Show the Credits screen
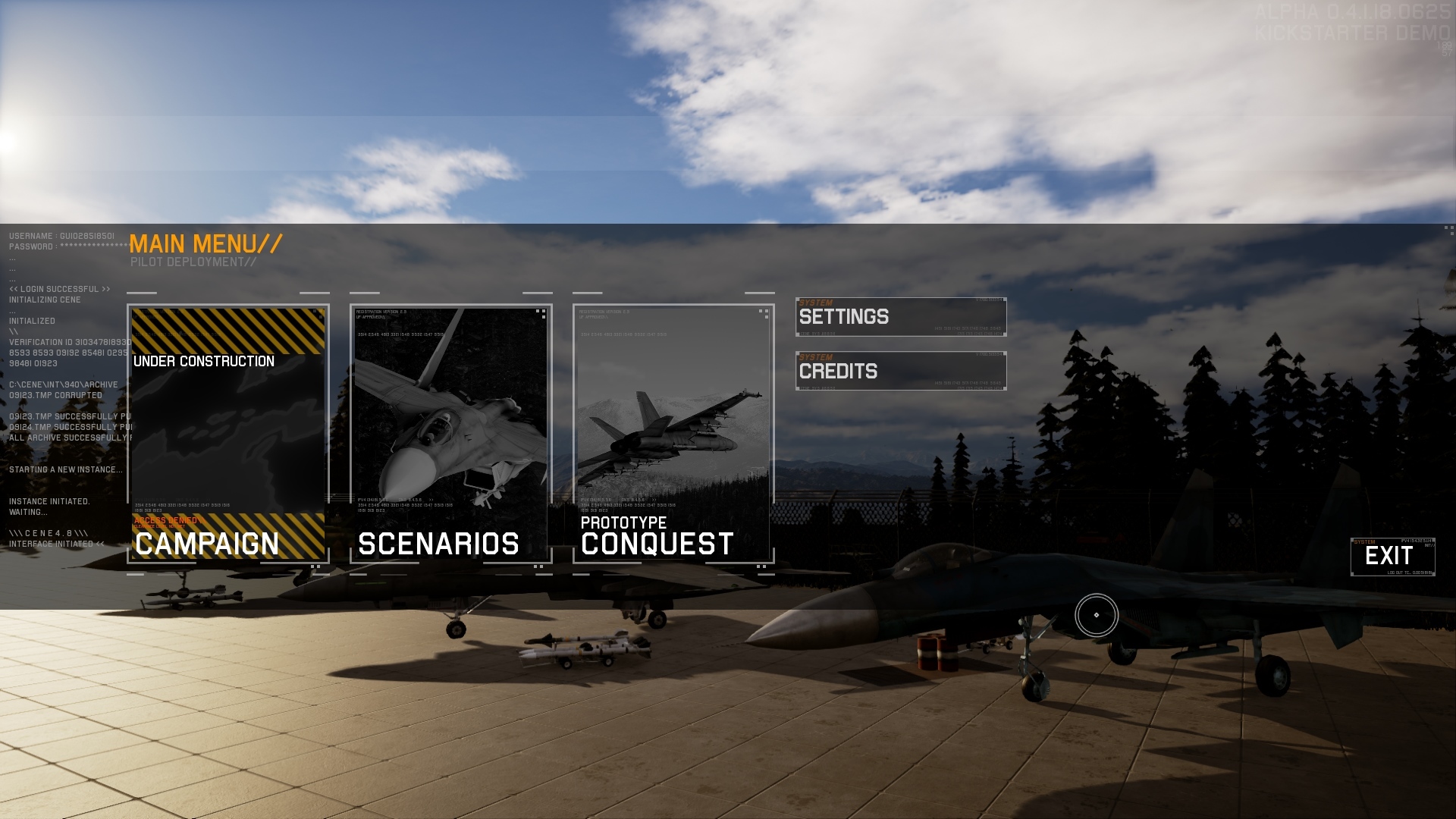The image size is (1456, 819). coord(901,372)
